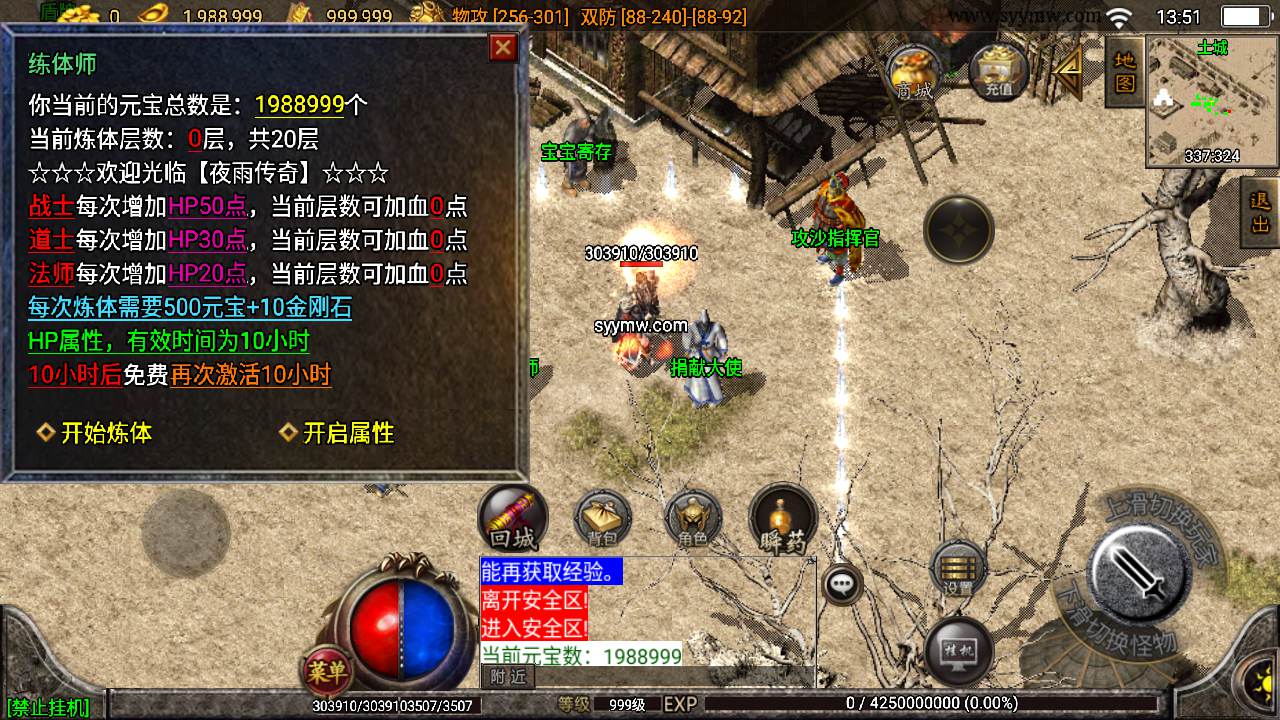
Task: Open the 设置 settings icon
Action: pos(958,570)
